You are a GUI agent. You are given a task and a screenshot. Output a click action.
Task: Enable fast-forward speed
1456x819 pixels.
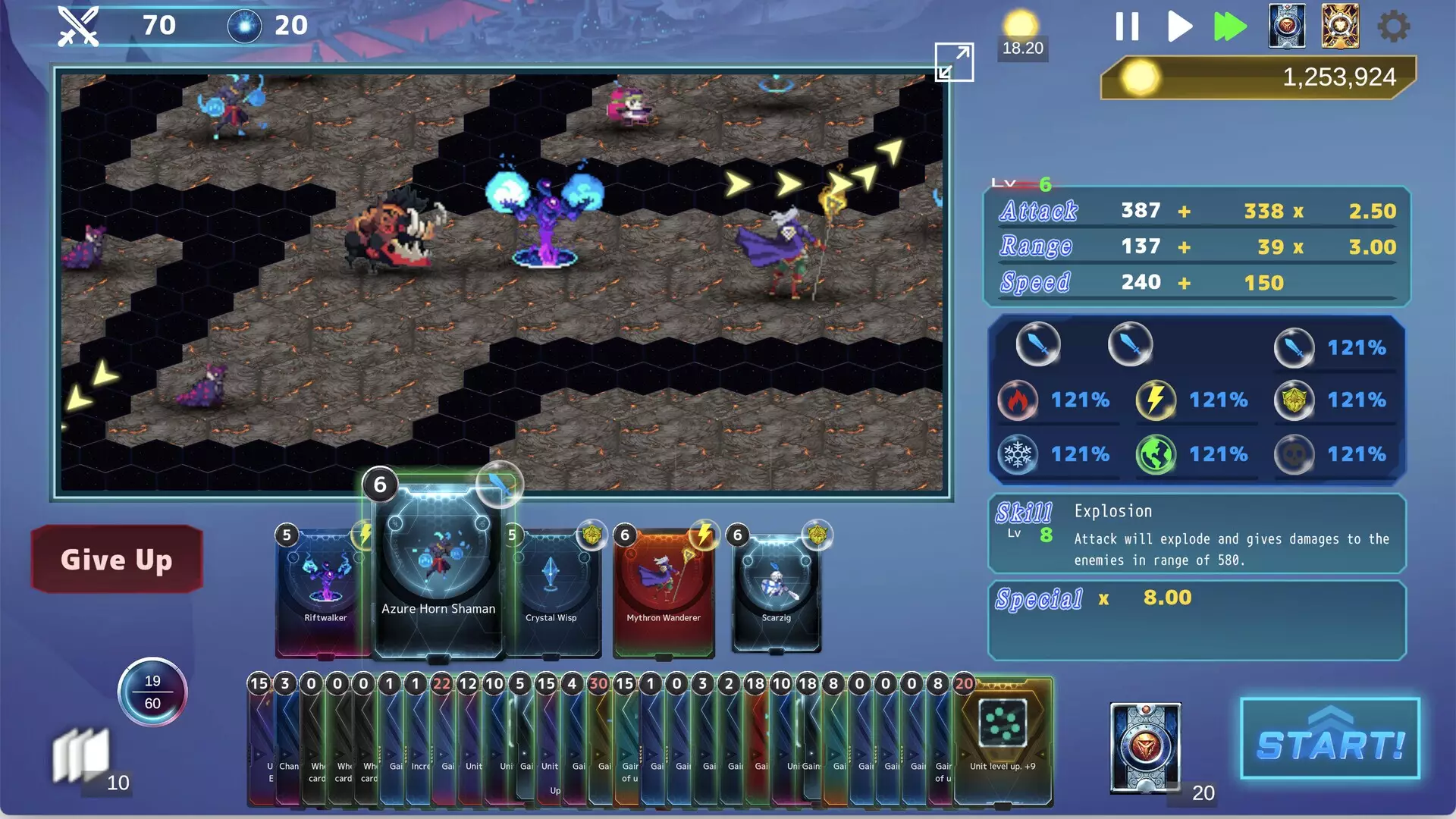(x=1229, y=26)
